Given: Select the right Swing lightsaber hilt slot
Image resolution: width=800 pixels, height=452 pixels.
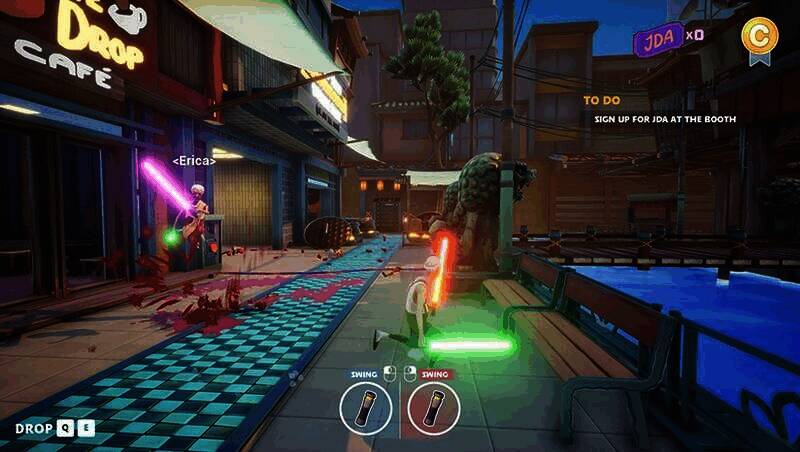Looking at the screenshot, I should tap(433, 408).
